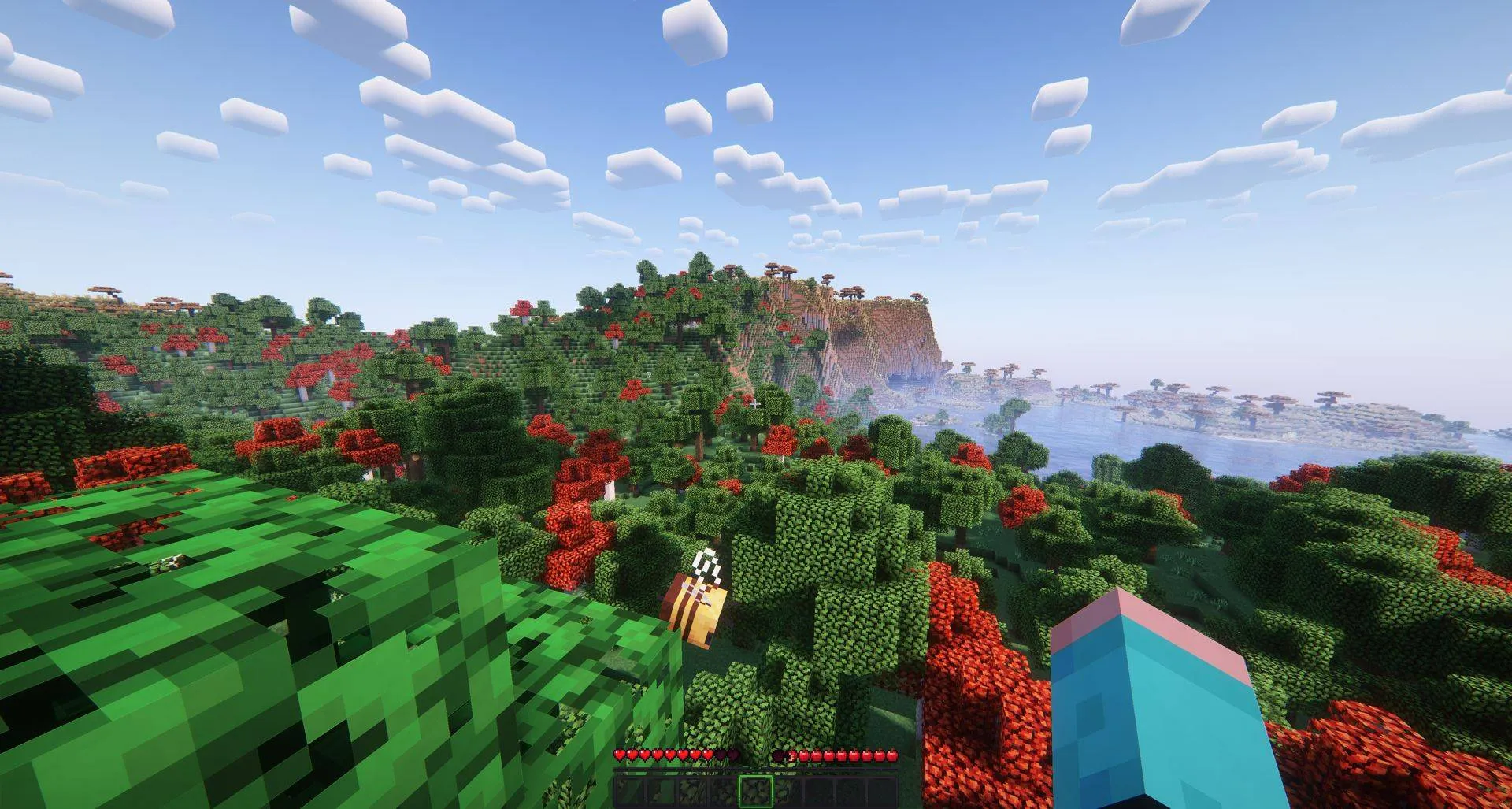Image resolution: width=1512 pixels, height=809 pixels.
Task: Click the darkened half heart in the health bar
Action: pyautogui.click(x=730, y=755)
